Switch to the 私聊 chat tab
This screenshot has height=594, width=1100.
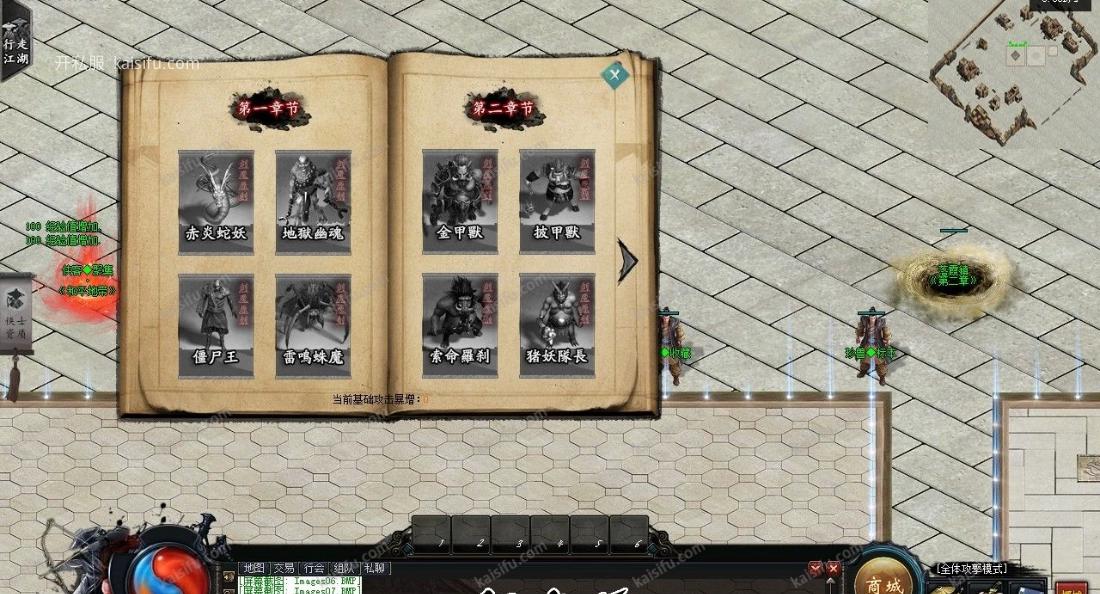tap(375, 568)
